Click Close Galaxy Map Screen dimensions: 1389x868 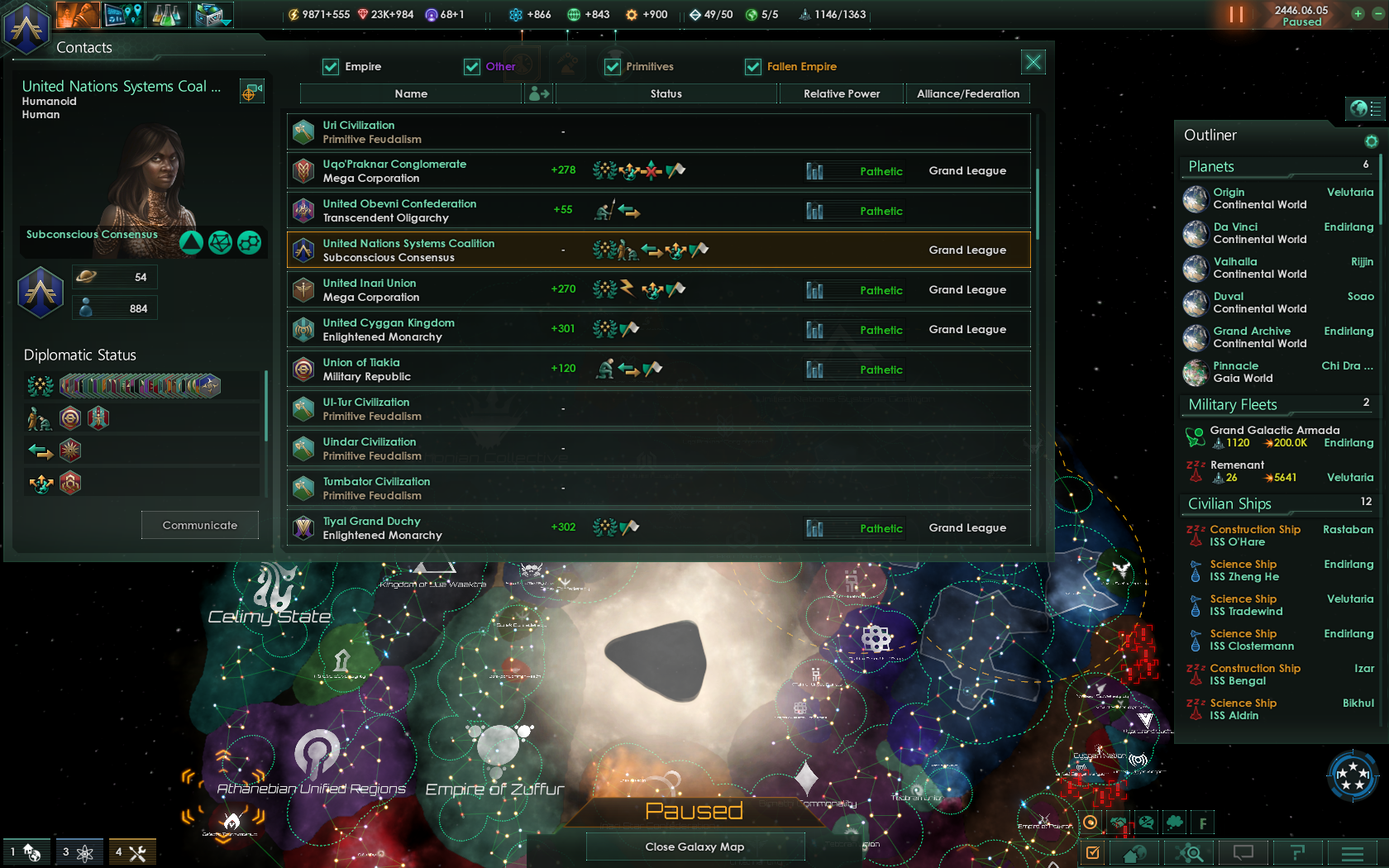coord(694,847)
